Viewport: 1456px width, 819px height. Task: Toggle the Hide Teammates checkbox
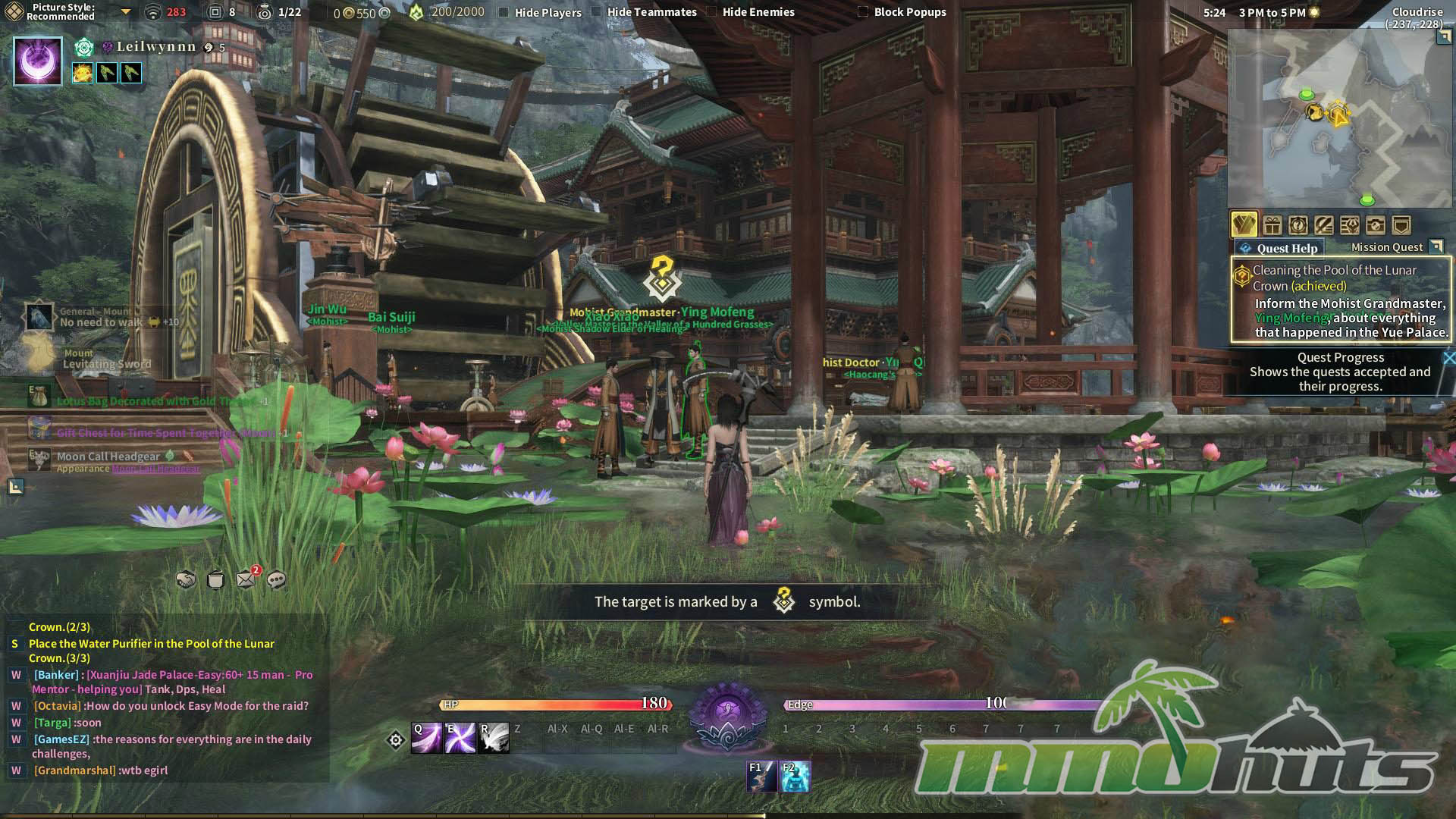click(596, 12)
